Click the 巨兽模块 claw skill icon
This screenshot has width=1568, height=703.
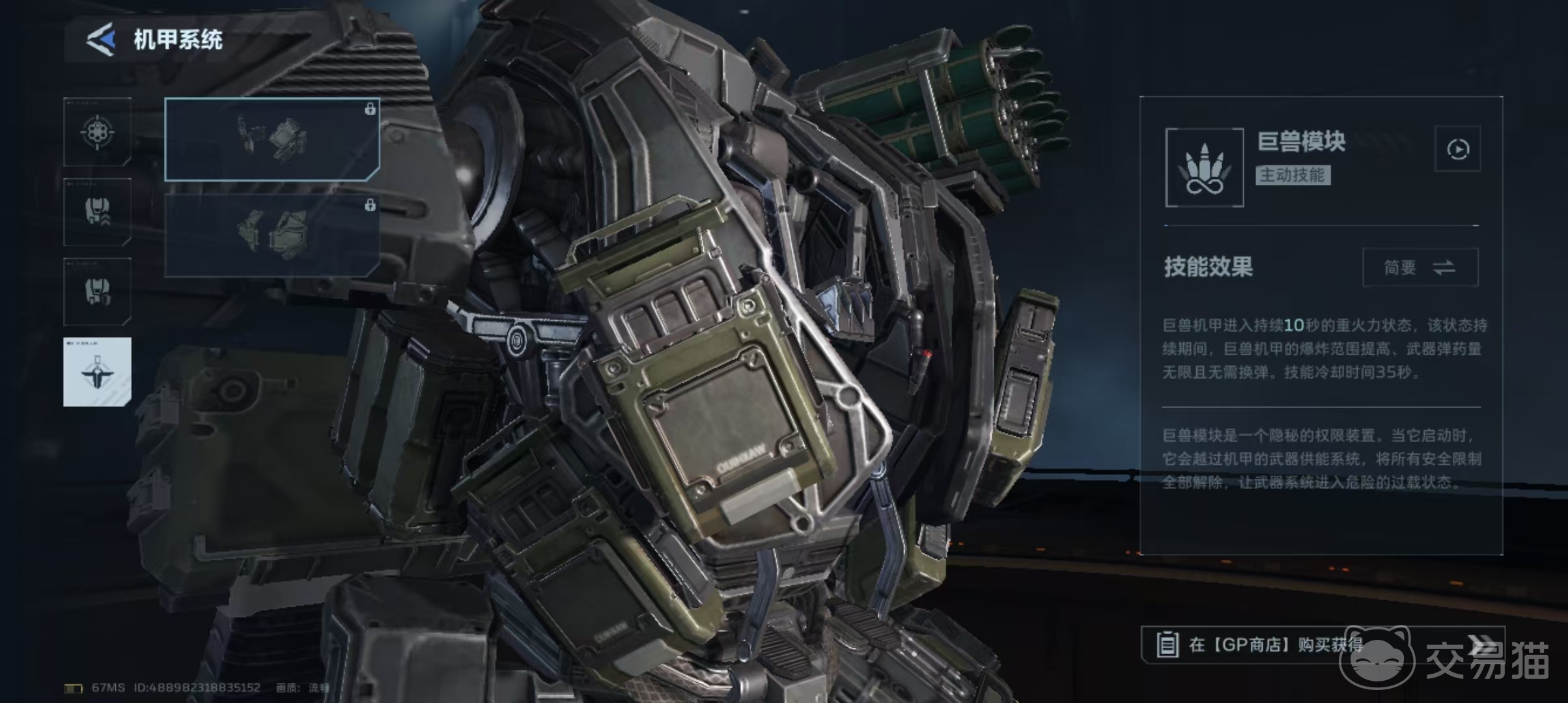tap(1204, 168)
